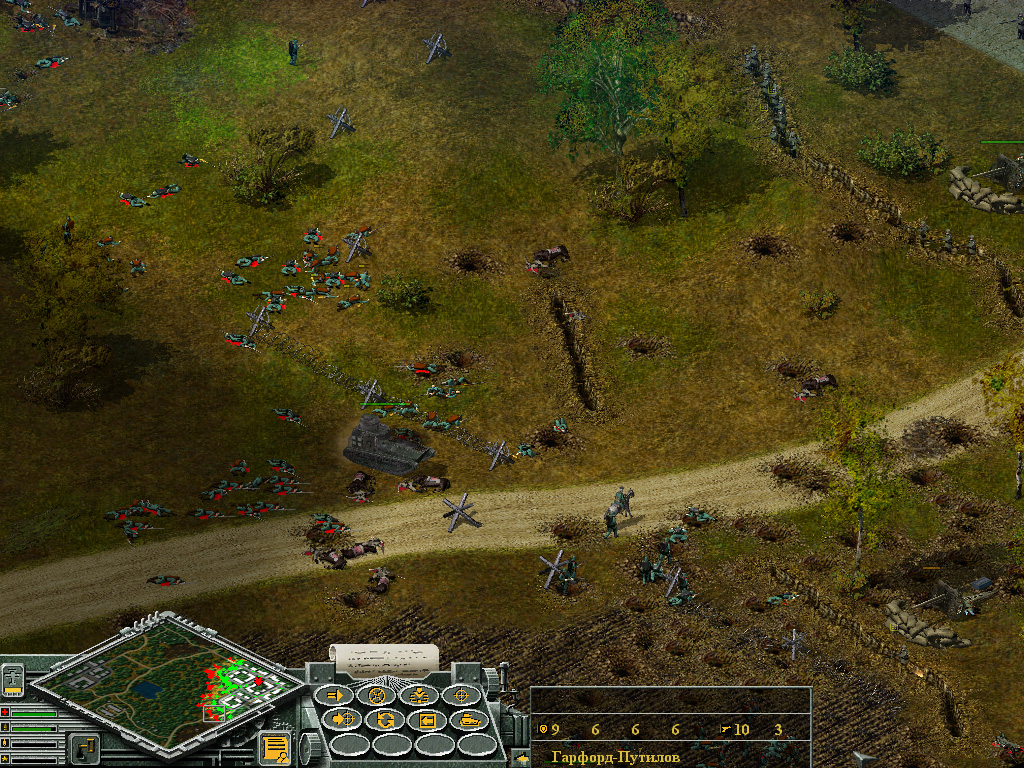This screenshot has height=768, width=1024.
Task: Select the pipe-shaped button beside the status bars
Action: click(x=83, y=746)
